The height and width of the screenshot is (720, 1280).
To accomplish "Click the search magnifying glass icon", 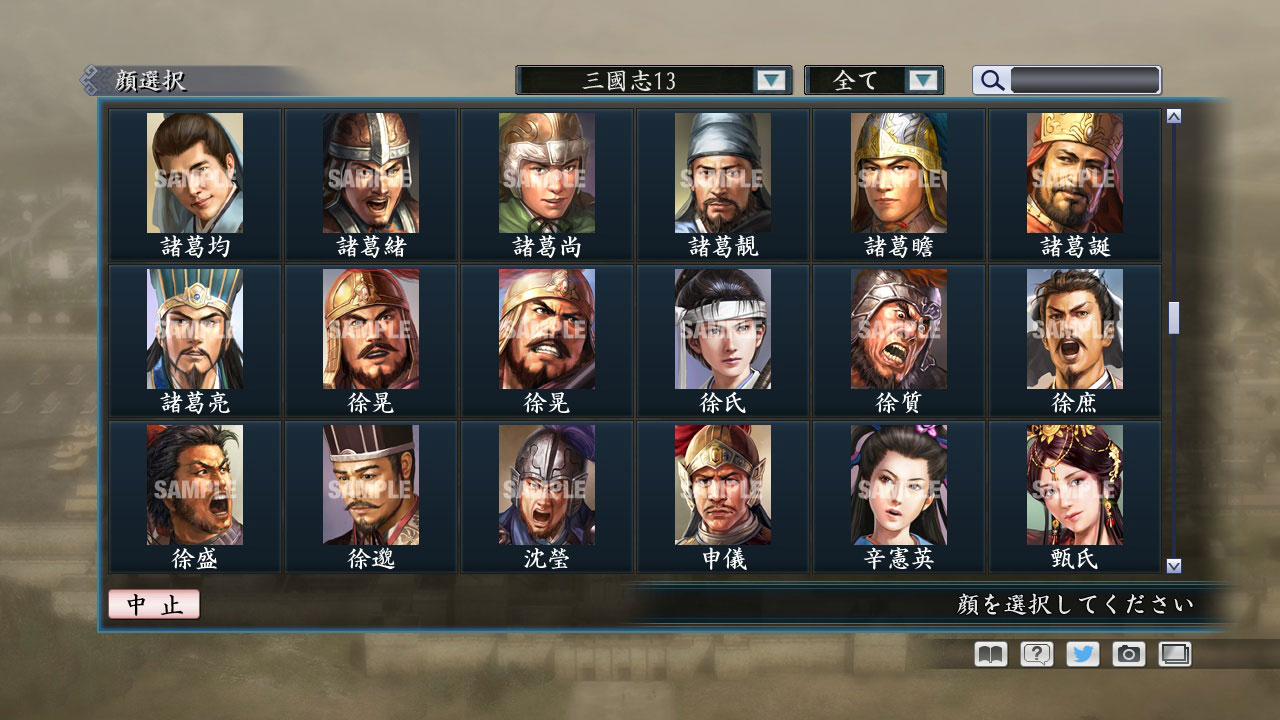I will click(991, 80).
